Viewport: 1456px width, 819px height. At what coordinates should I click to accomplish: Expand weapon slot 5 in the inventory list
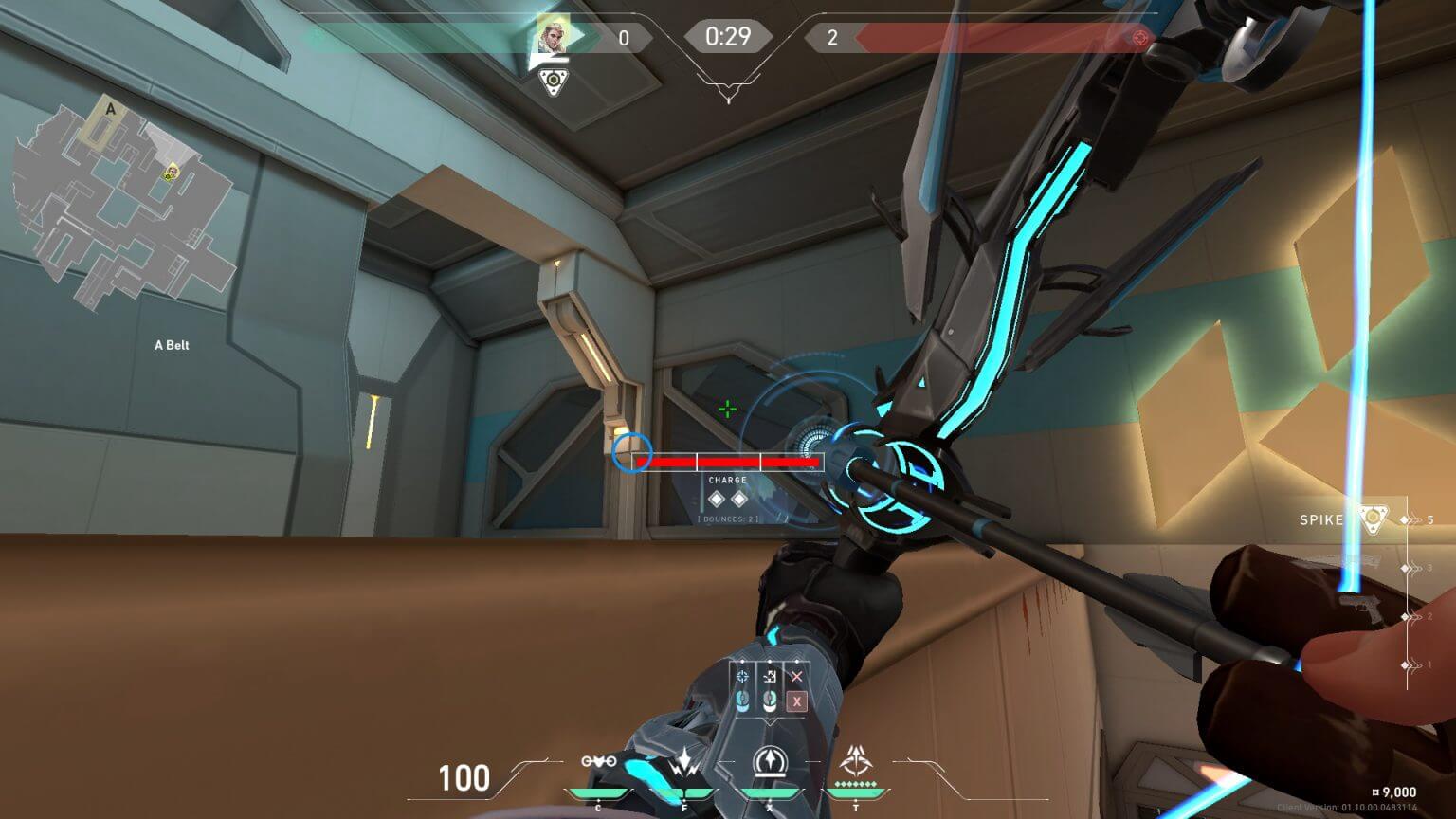[x=1405, y=520]
